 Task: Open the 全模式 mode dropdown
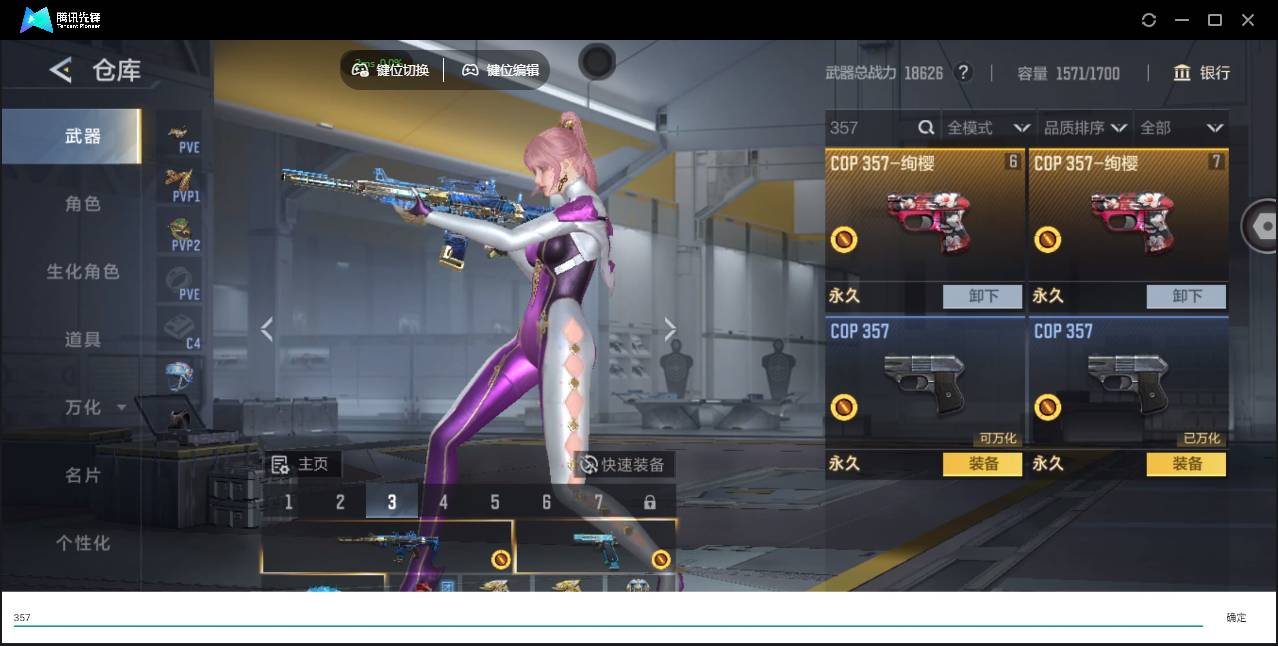(988, 128)
